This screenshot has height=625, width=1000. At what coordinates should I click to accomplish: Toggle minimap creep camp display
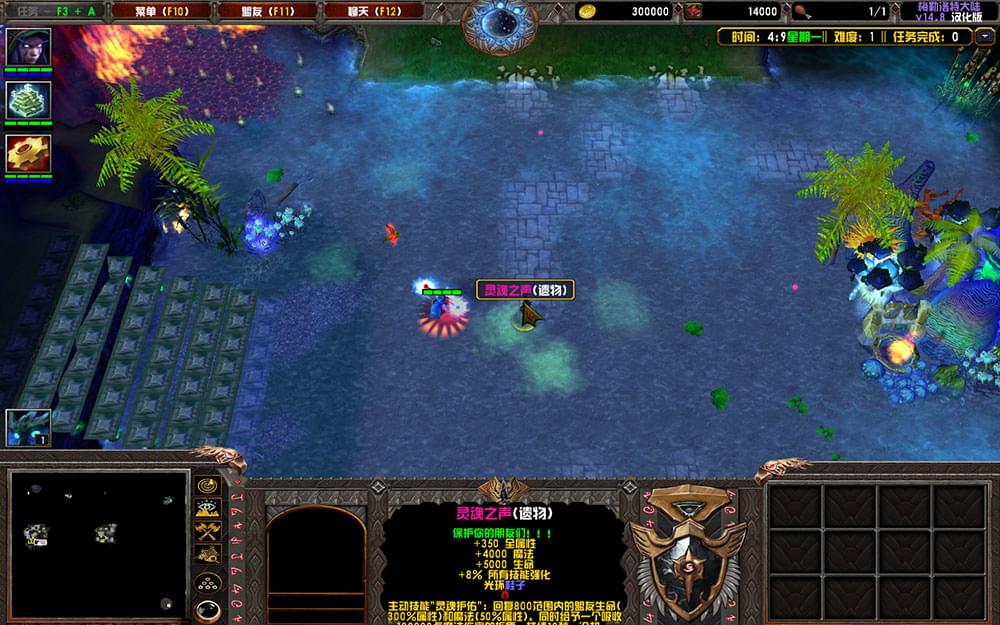pyautogui.click(x=207, y=553)
